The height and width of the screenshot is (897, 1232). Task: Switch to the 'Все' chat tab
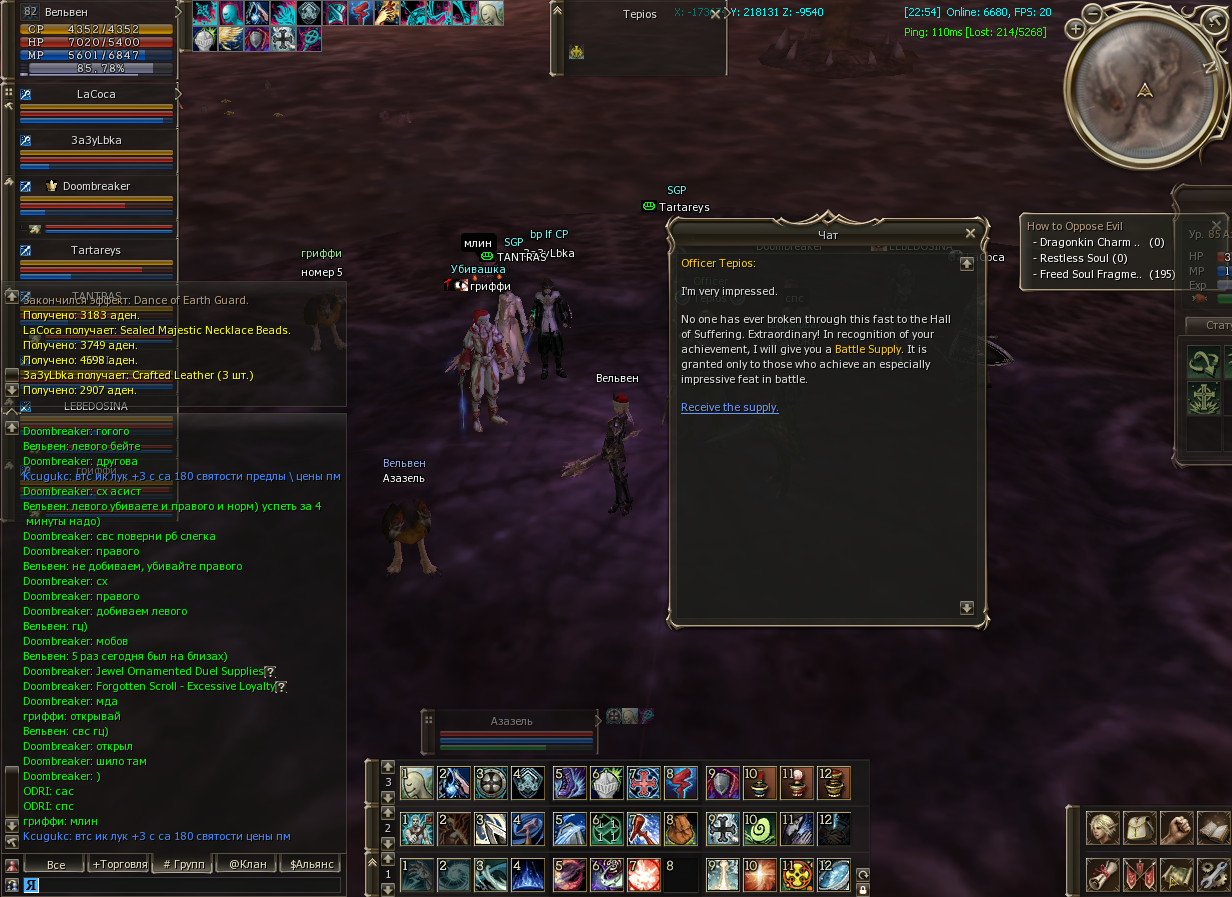tap(55, 864)
